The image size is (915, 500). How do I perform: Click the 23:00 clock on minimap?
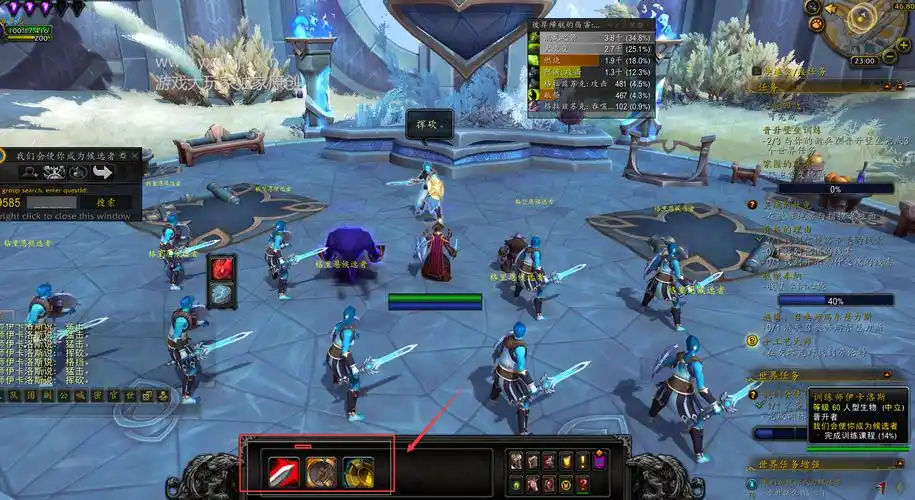click(864, 61)
